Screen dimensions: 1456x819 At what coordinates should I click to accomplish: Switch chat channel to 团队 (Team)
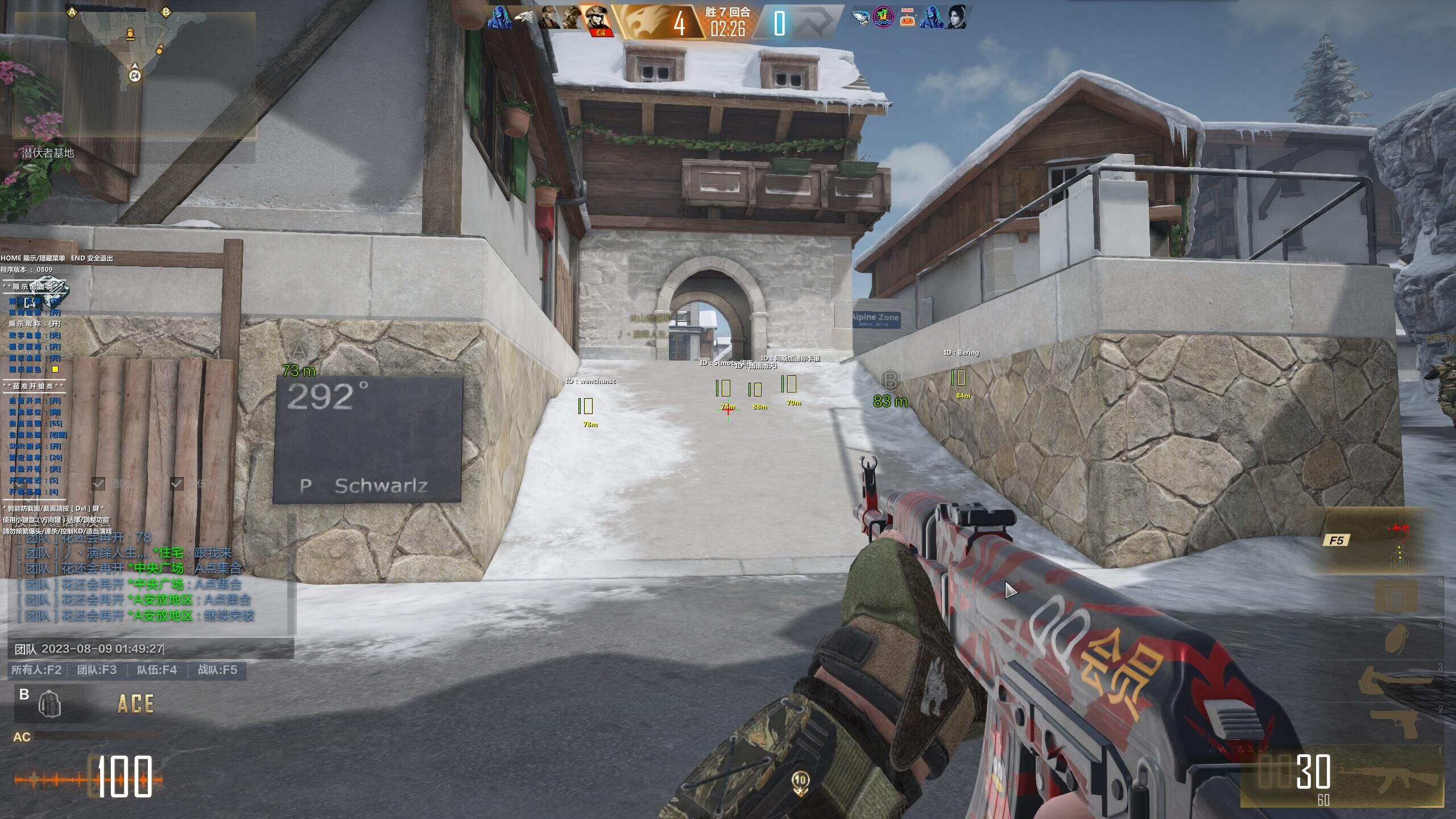[x=97, y=670]
